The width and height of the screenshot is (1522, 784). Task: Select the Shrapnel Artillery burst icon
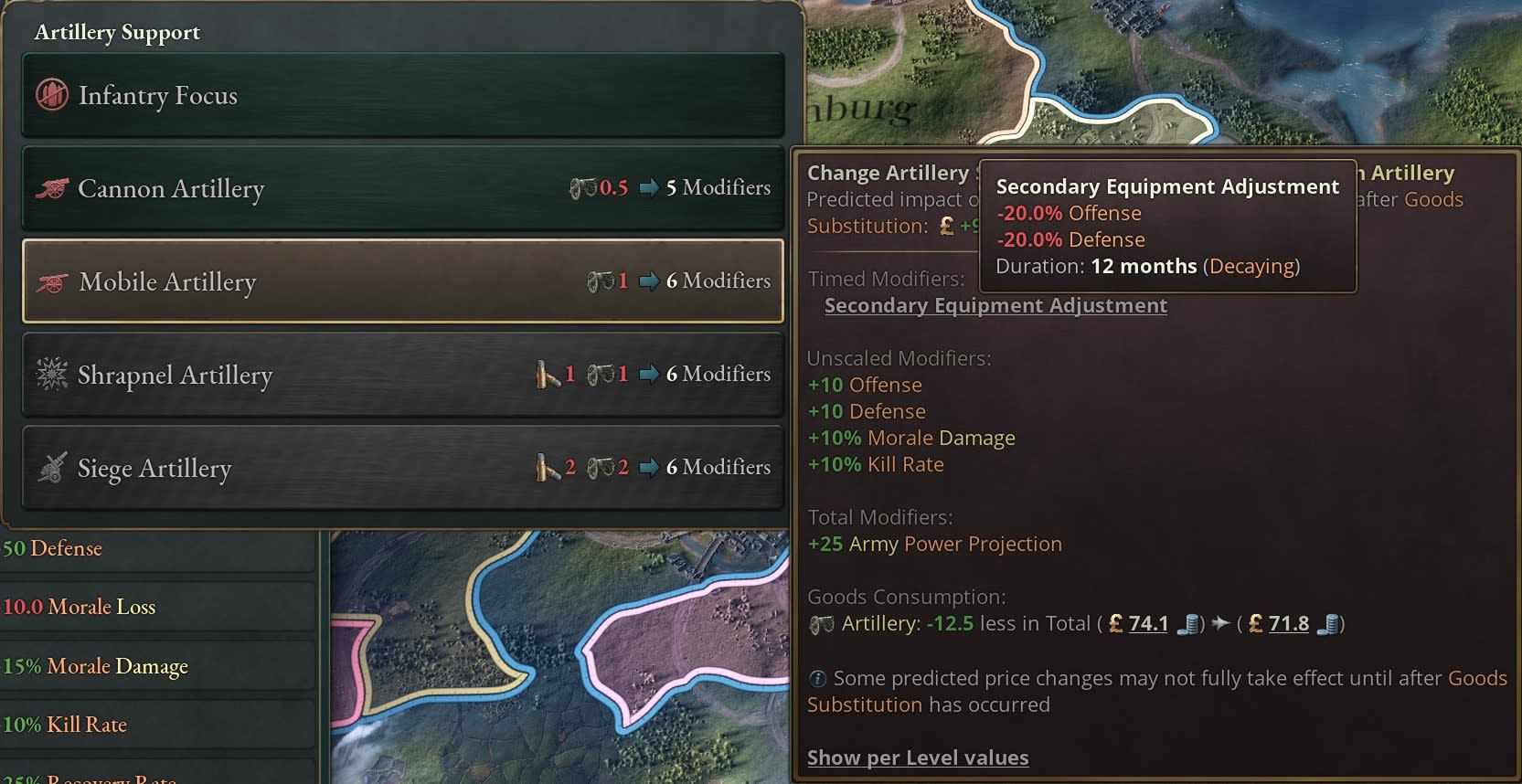pyautogui.click(x=52, y=375)
